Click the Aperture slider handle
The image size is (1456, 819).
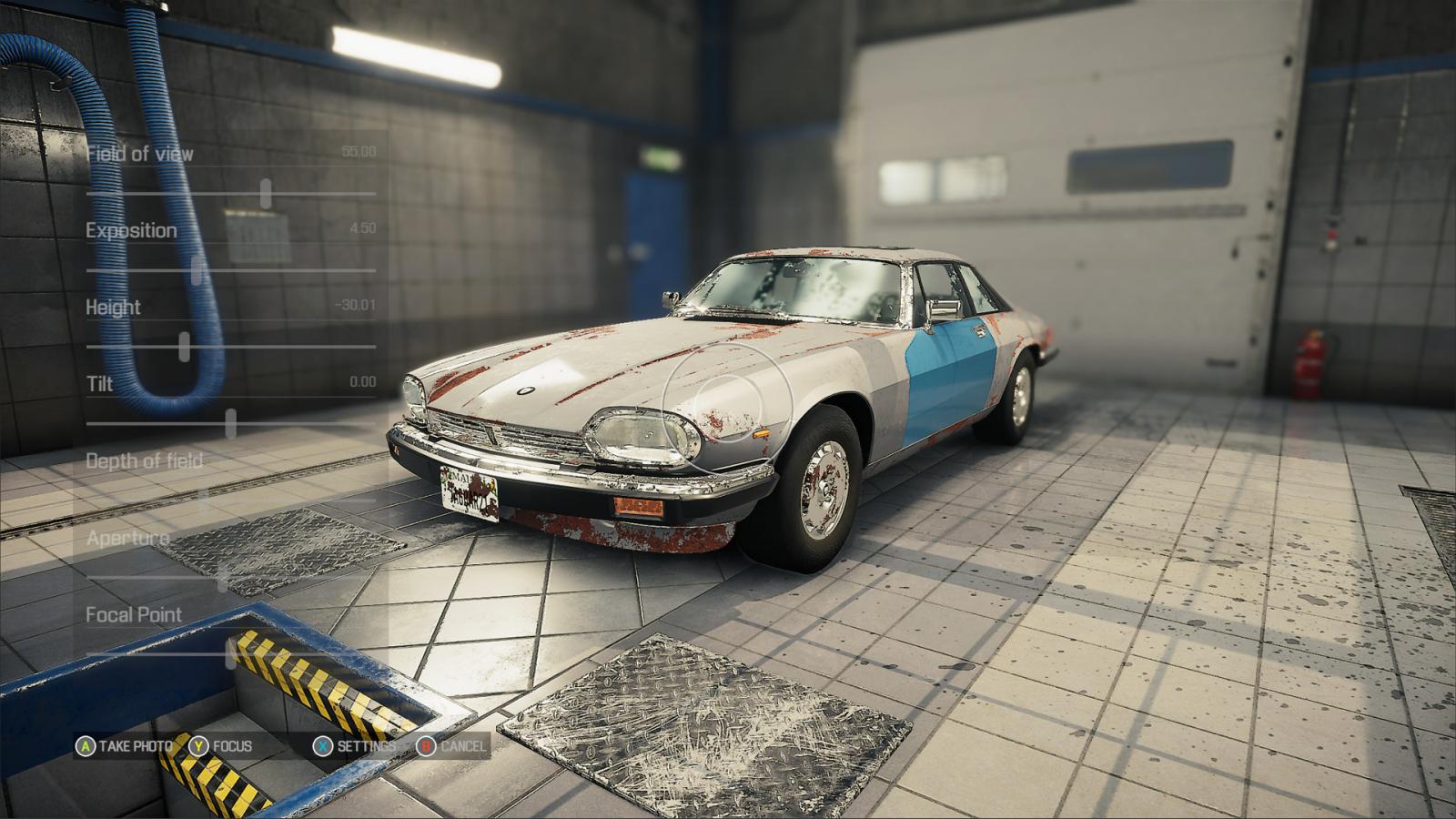tap(223, 577)
